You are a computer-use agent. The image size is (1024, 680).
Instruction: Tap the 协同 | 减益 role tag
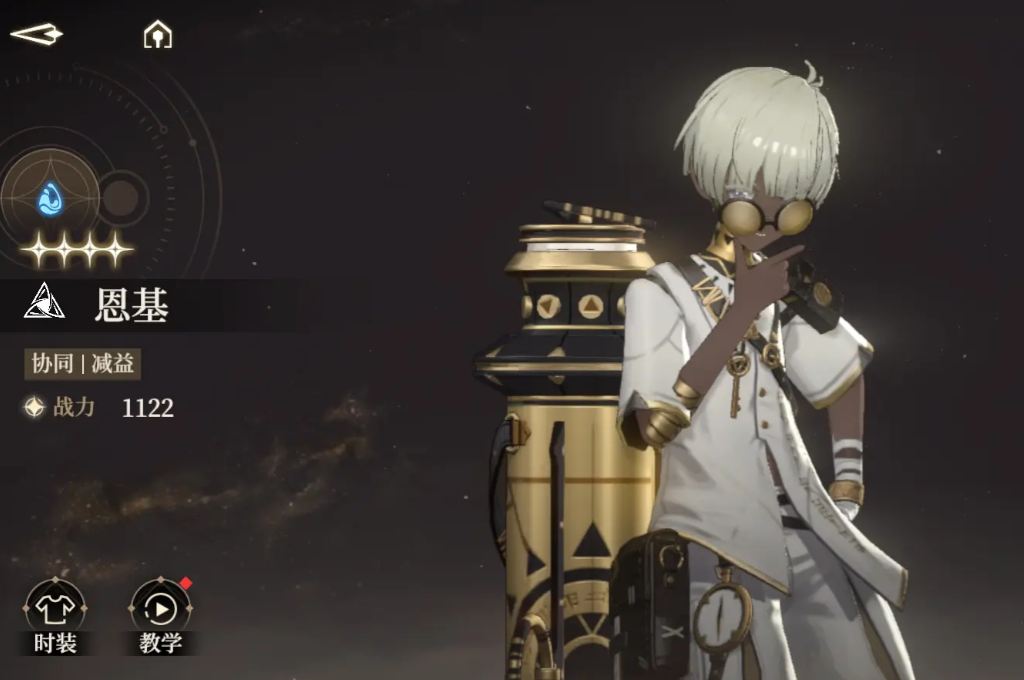(x=83, y=364)
